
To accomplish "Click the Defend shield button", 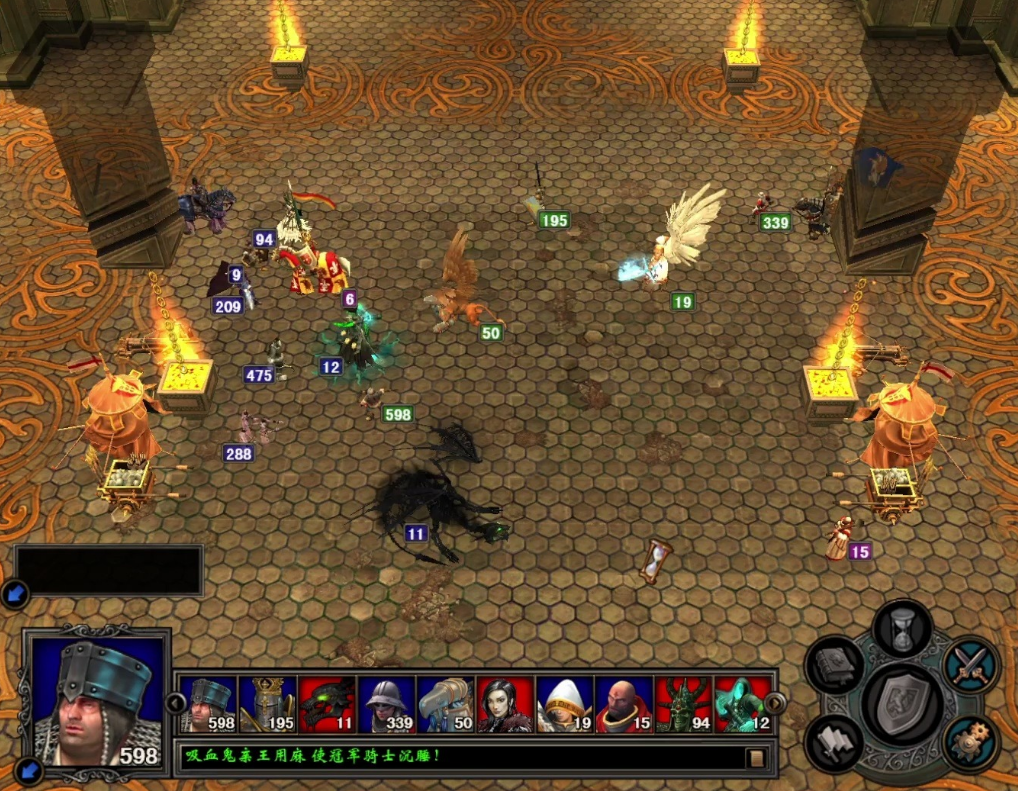I will [x=902, y=704].
